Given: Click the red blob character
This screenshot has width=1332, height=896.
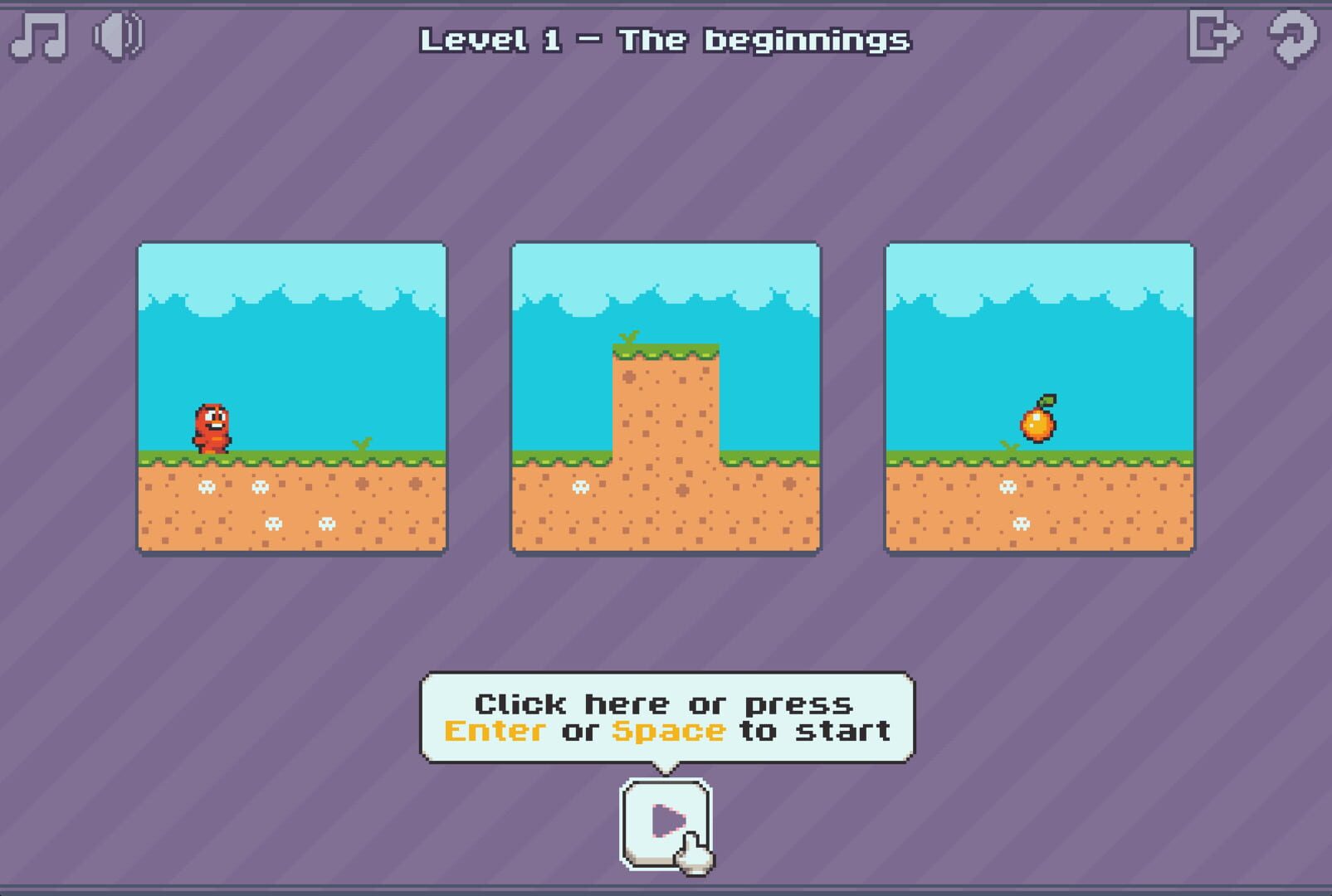Looking at the screenshot, I should 212,427.
